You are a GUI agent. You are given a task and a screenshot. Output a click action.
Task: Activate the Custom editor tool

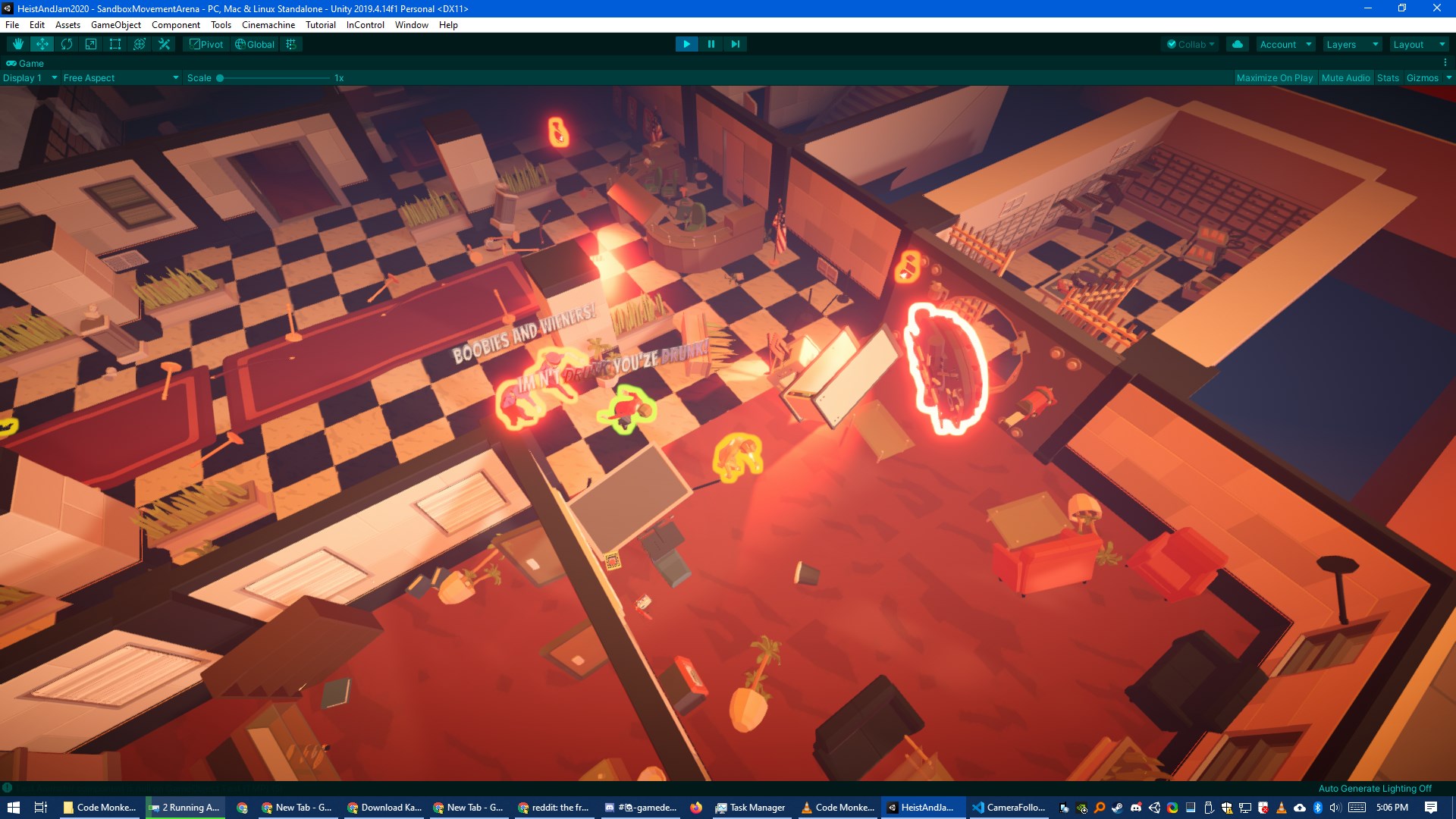coord(164,44)
